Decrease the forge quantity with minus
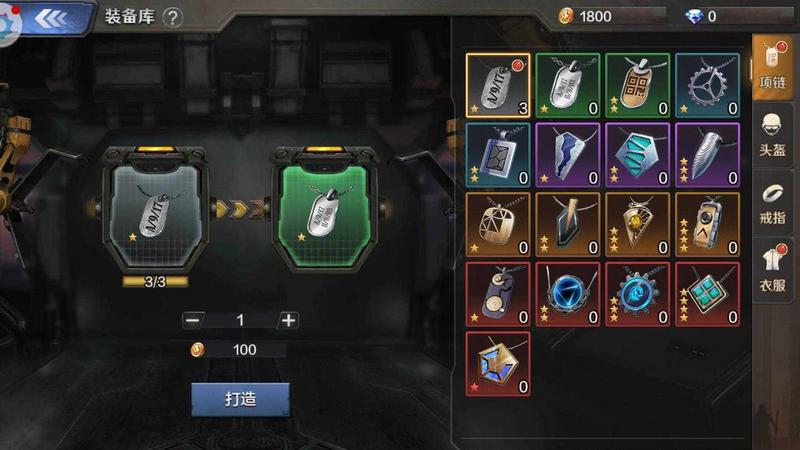Screen dimensions: 800x450 point(193,320)
